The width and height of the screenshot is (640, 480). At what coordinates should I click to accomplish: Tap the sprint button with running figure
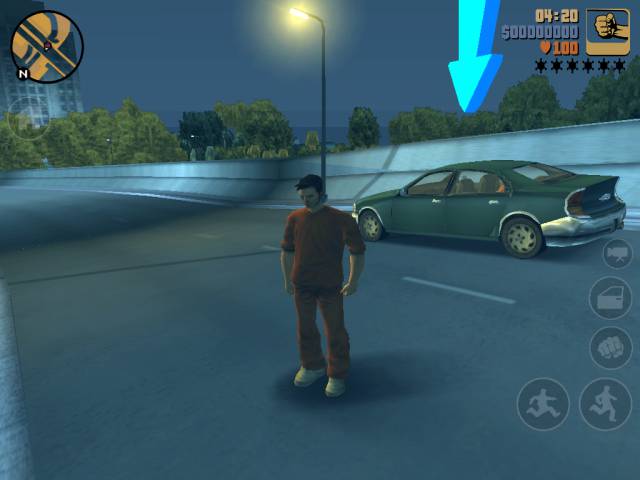coord(605,404)
